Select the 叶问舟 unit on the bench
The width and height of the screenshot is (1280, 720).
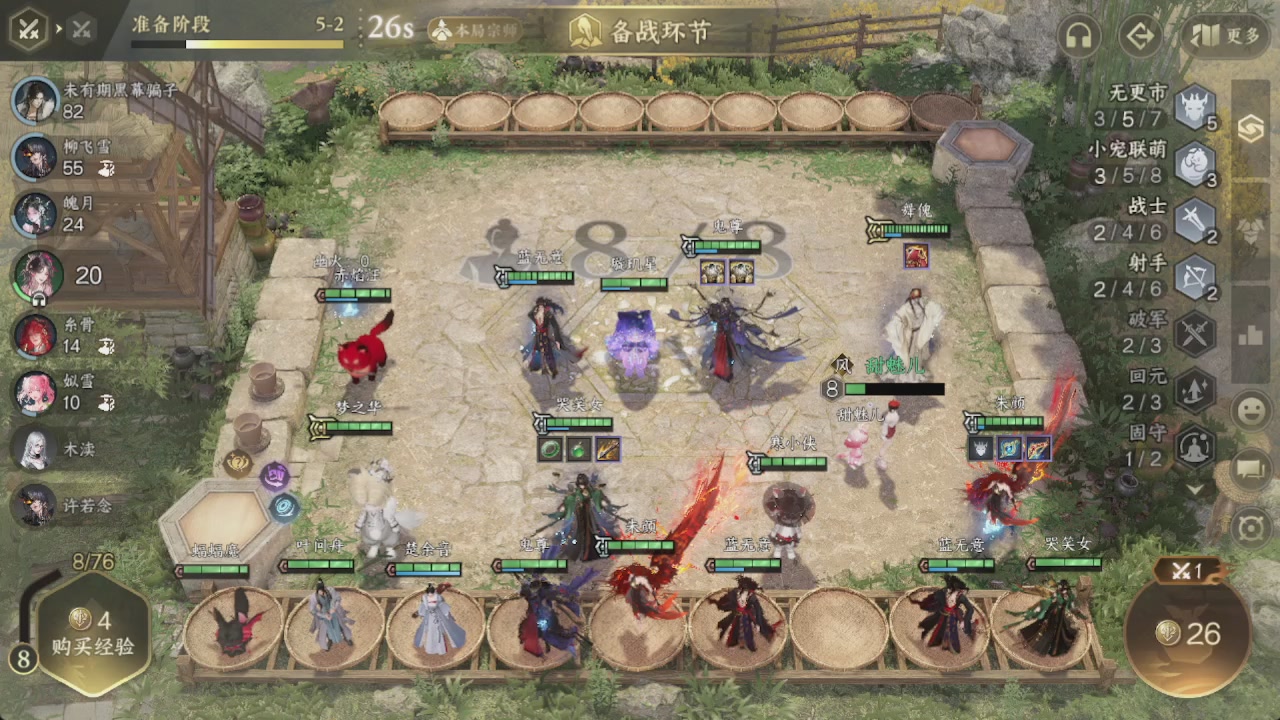[333, 623]
